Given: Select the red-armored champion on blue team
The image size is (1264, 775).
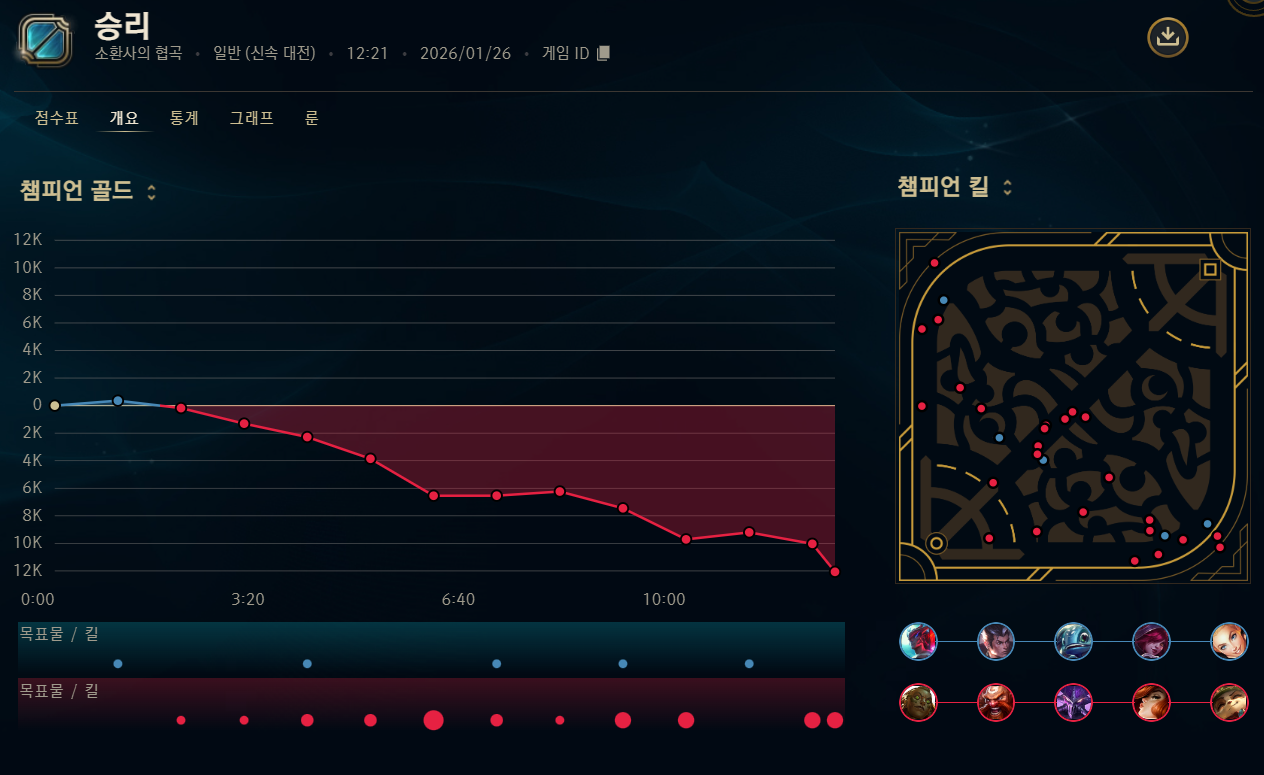Looking at the screenshot, I should pos(918,641).
